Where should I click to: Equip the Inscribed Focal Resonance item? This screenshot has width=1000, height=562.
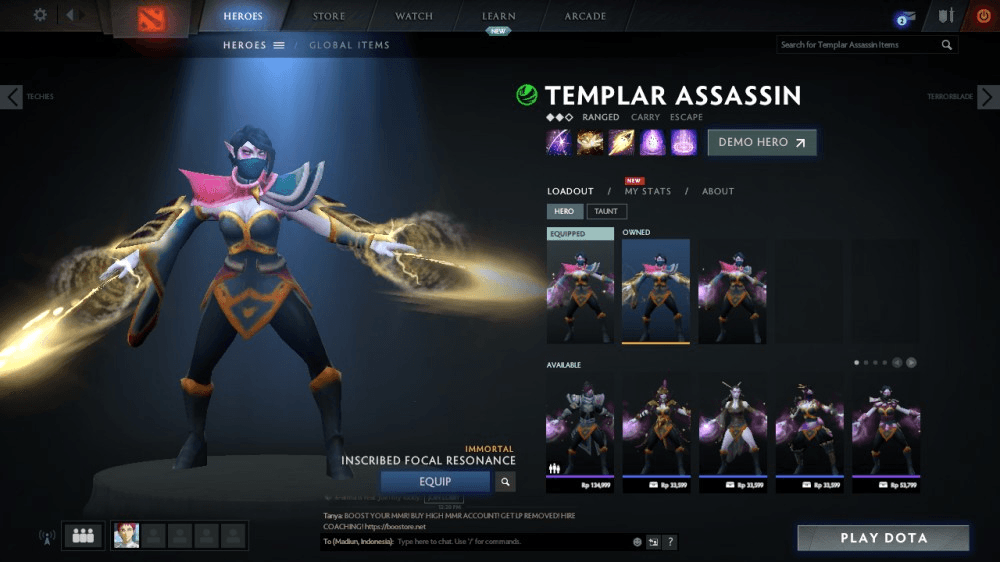(x=435, y=482)
